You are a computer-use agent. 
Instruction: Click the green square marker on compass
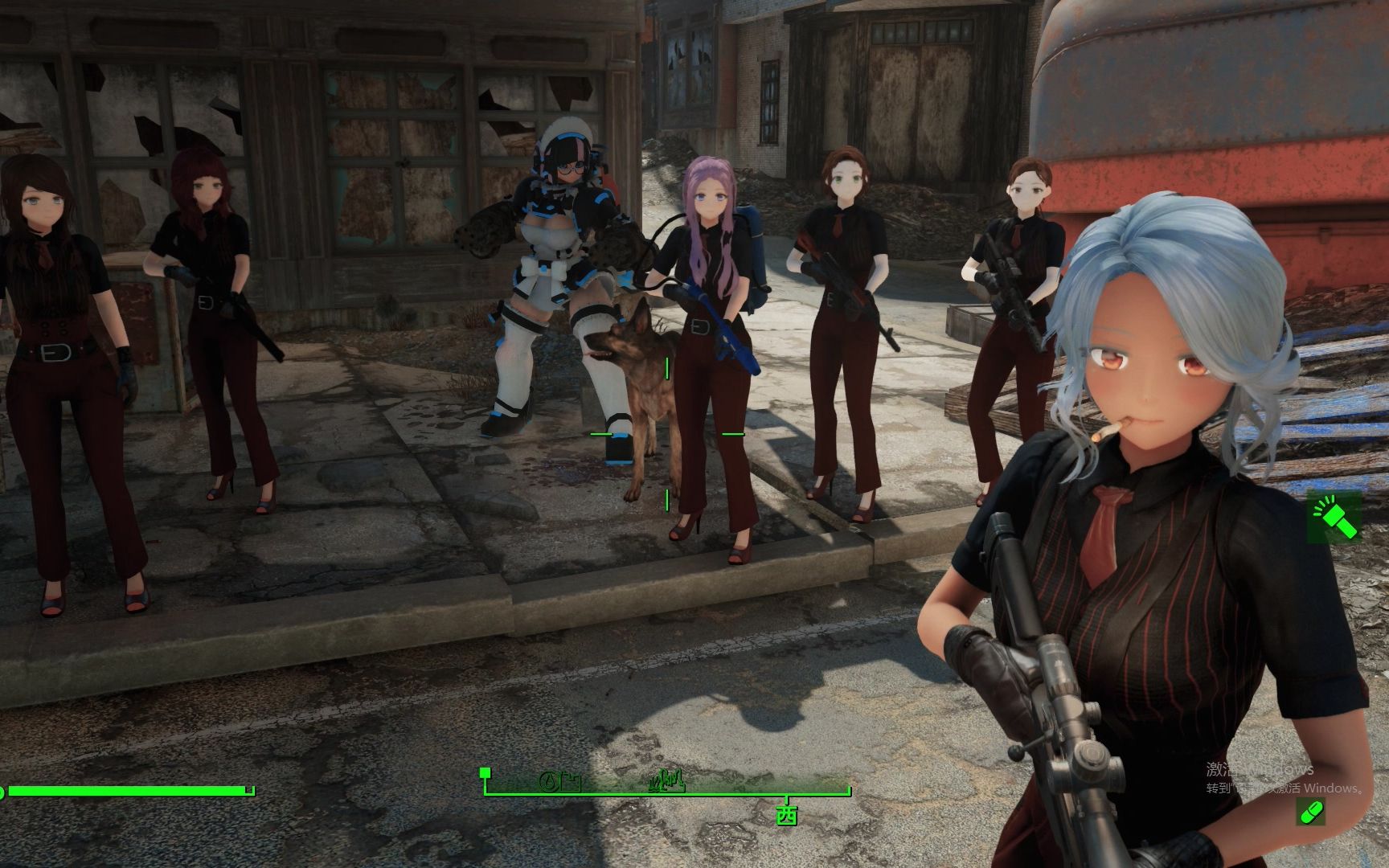[485, 773]
